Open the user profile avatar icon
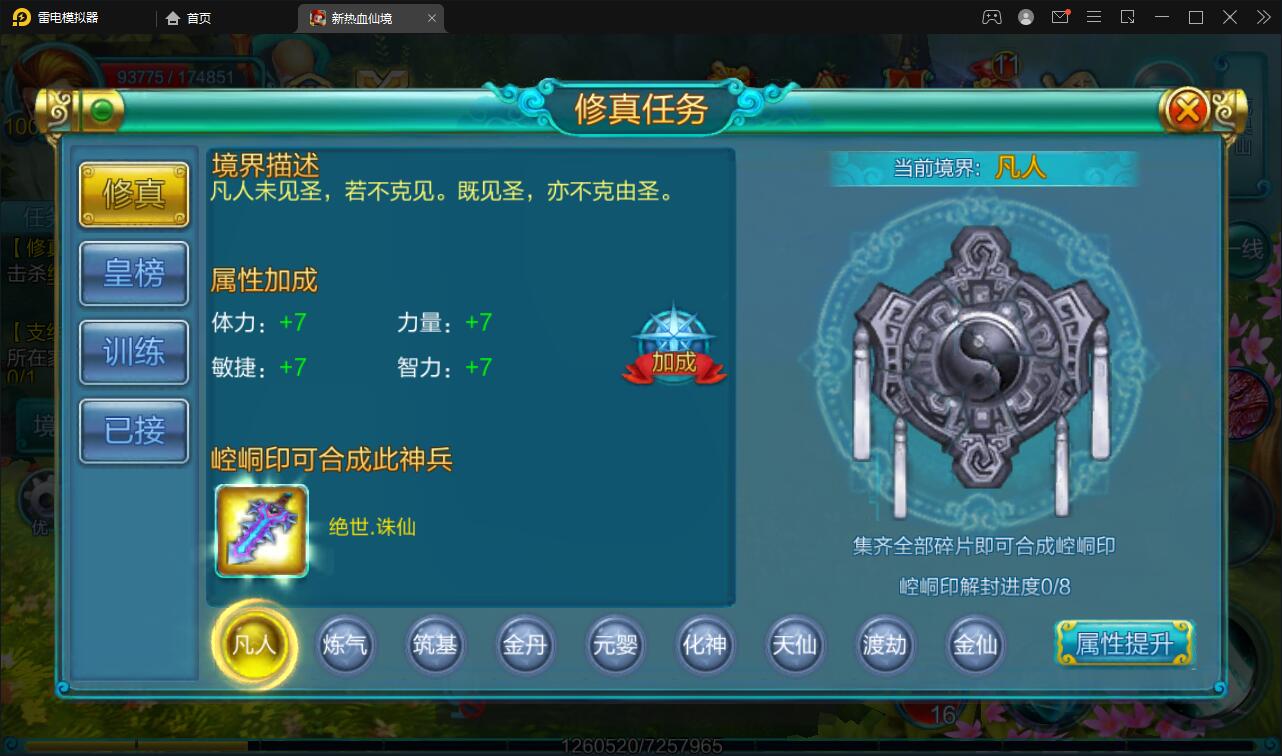This screenshot has height=756, width=1282. pyautogui.click(x=1025, y=17)
